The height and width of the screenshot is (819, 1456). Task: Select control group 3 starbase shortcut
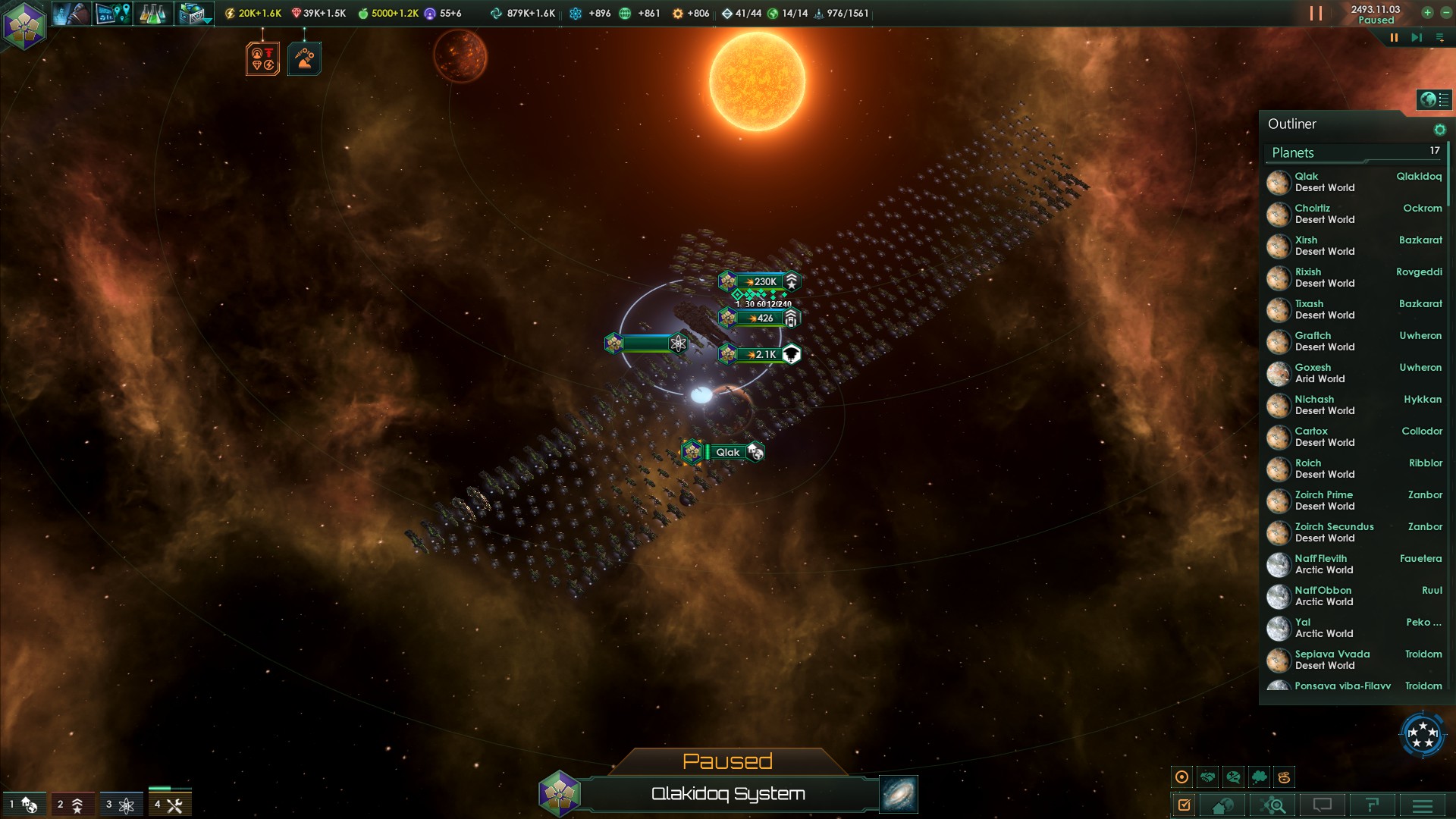coord(120,805)
